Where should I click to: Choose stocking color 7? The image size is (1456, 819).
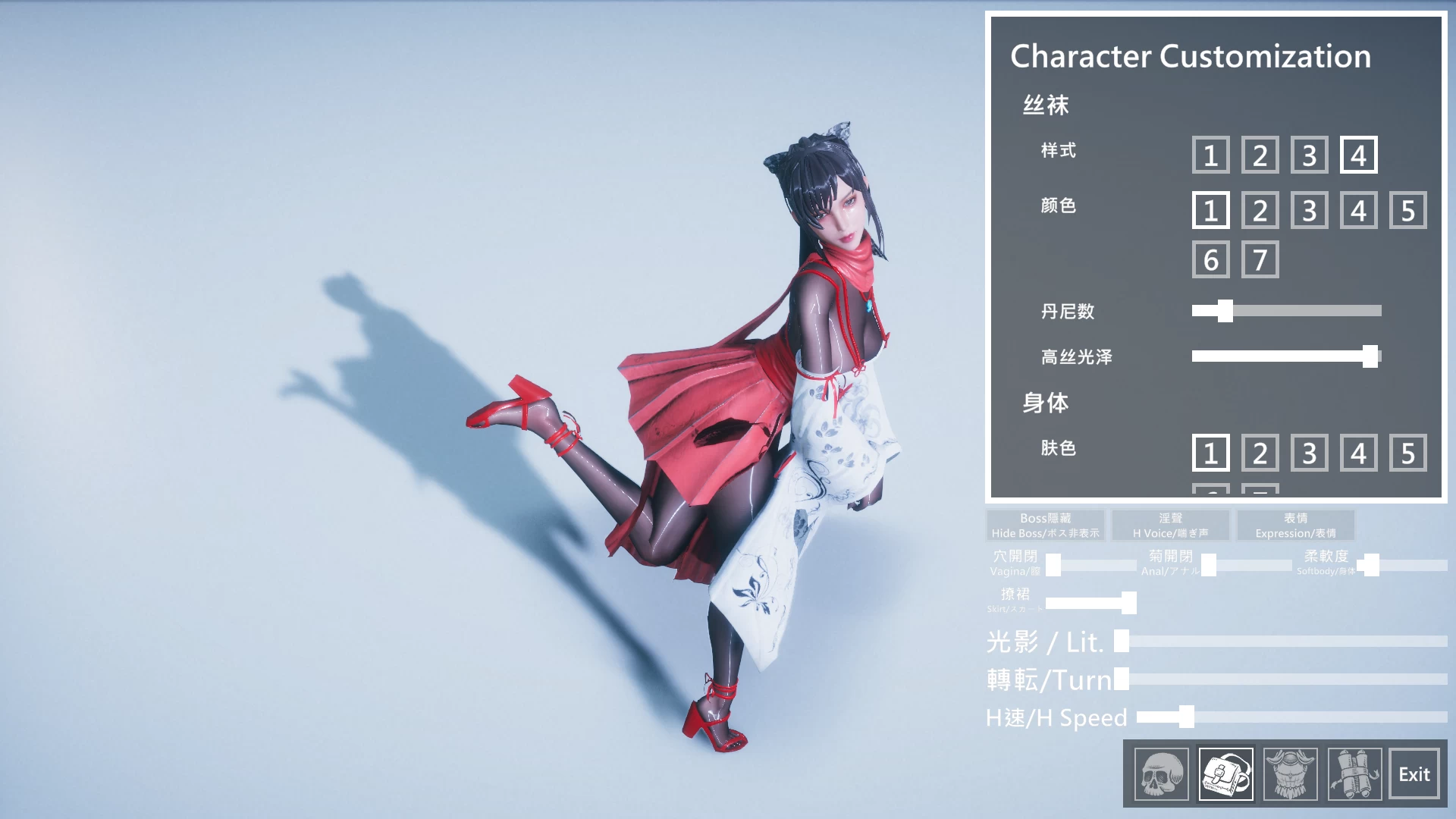[1260, 259]
